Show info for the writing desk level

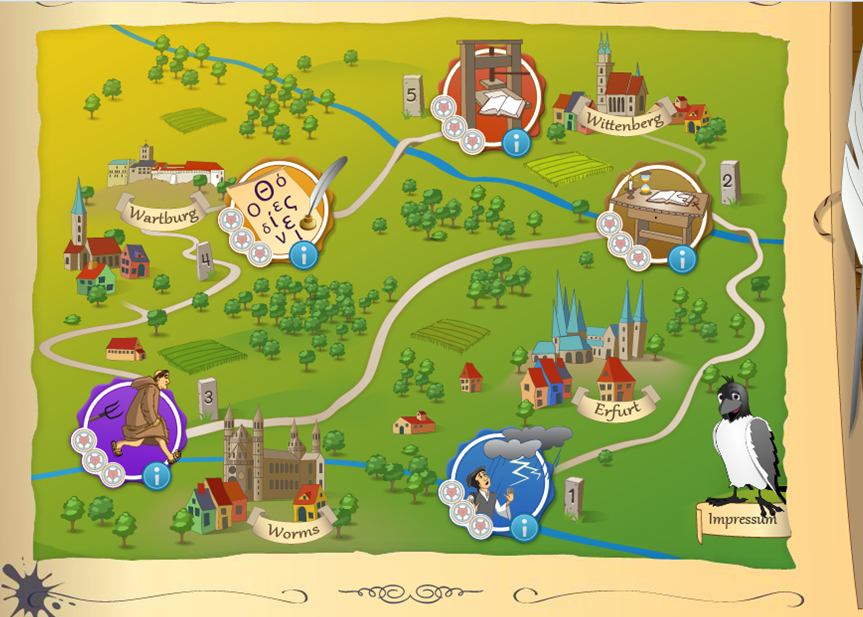682,260
